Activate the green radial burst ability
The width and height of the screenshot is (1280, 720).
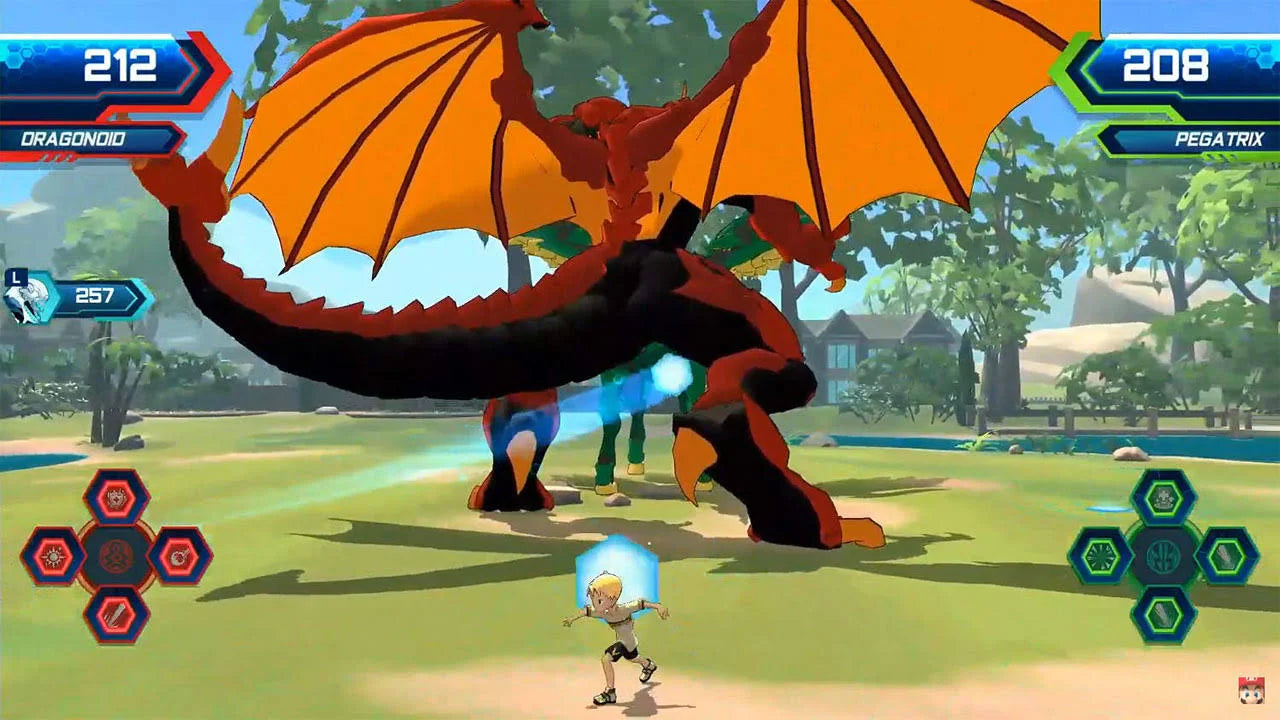(x=1100, y=556)
